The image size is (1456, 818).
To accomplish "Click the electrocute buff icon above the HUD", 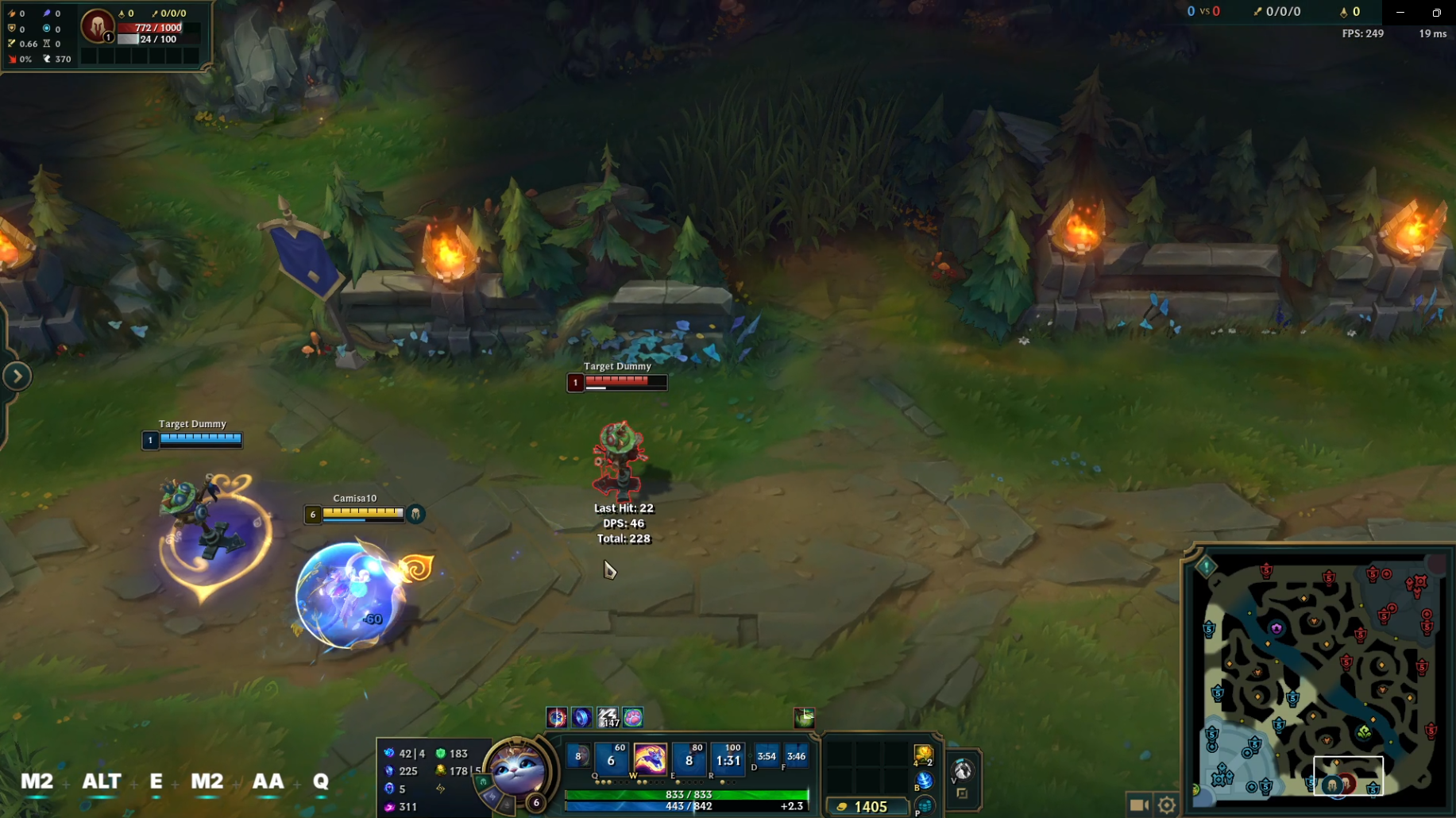I will pyautogui.click(x=608, y=717).
